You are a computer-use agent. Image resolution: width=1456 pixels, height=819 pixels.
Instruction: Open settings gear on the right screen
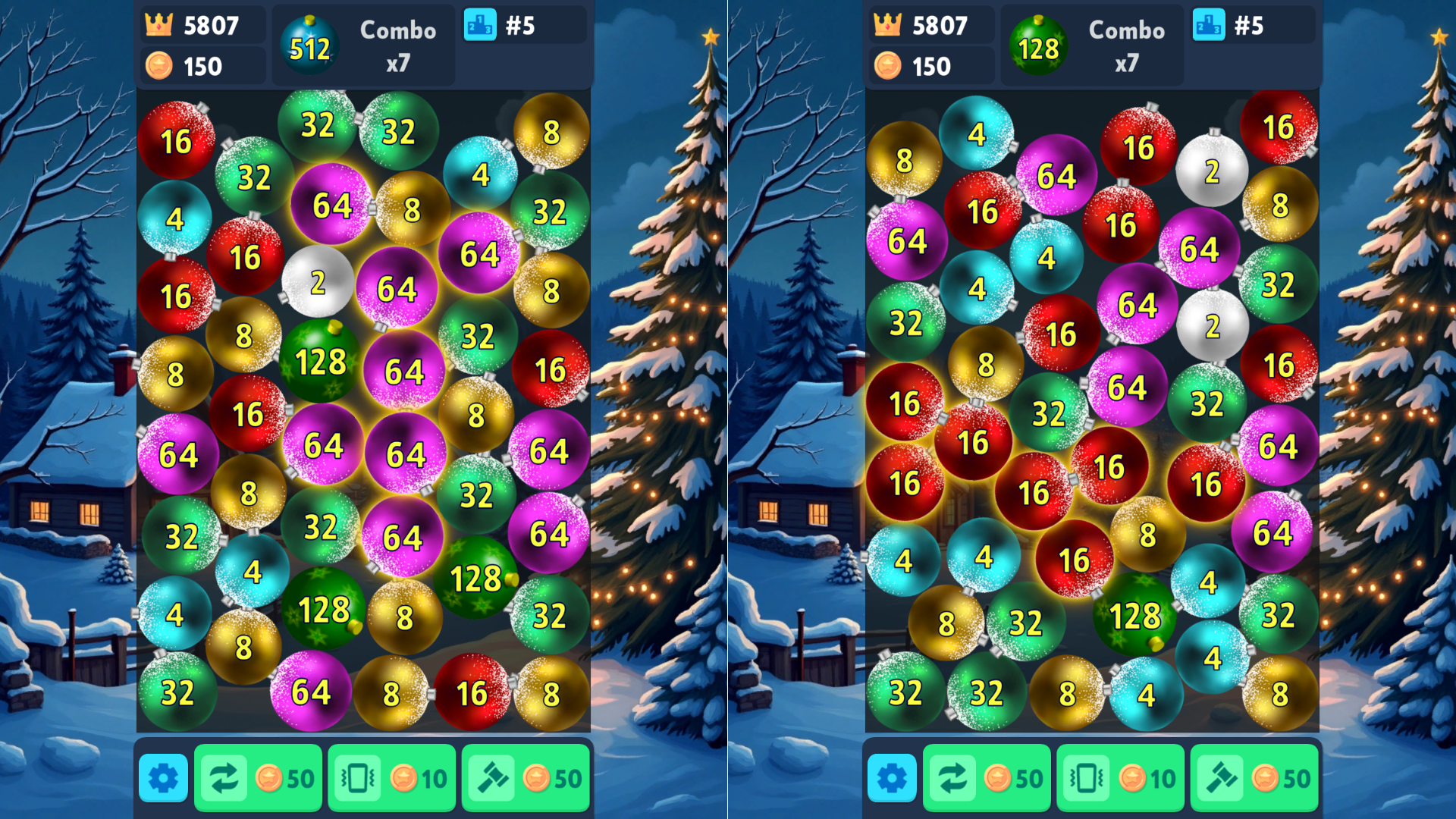[x=893, y=777]
